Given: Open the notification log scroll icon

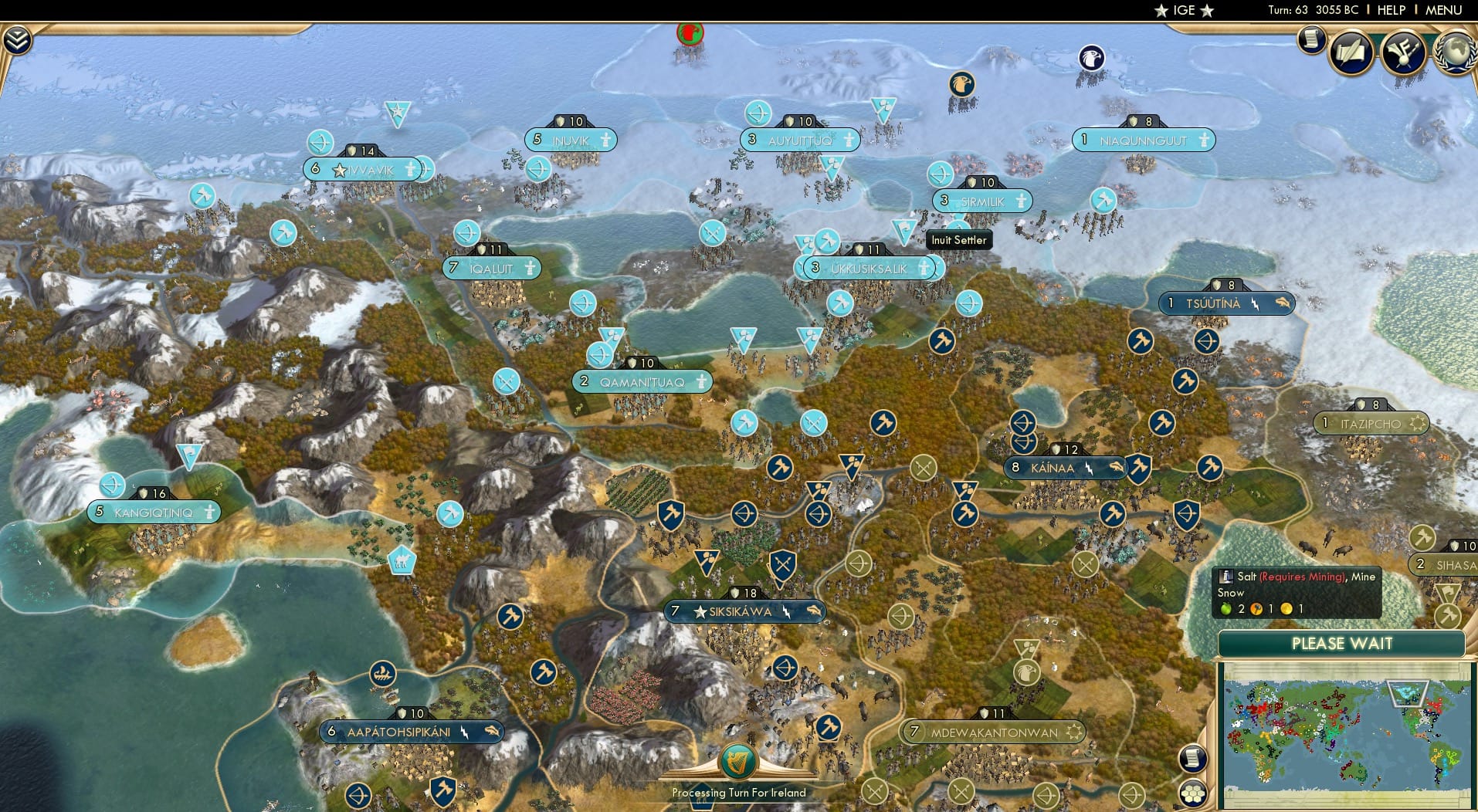Looking at the screenshot, I should click(x=1310, y=40).
